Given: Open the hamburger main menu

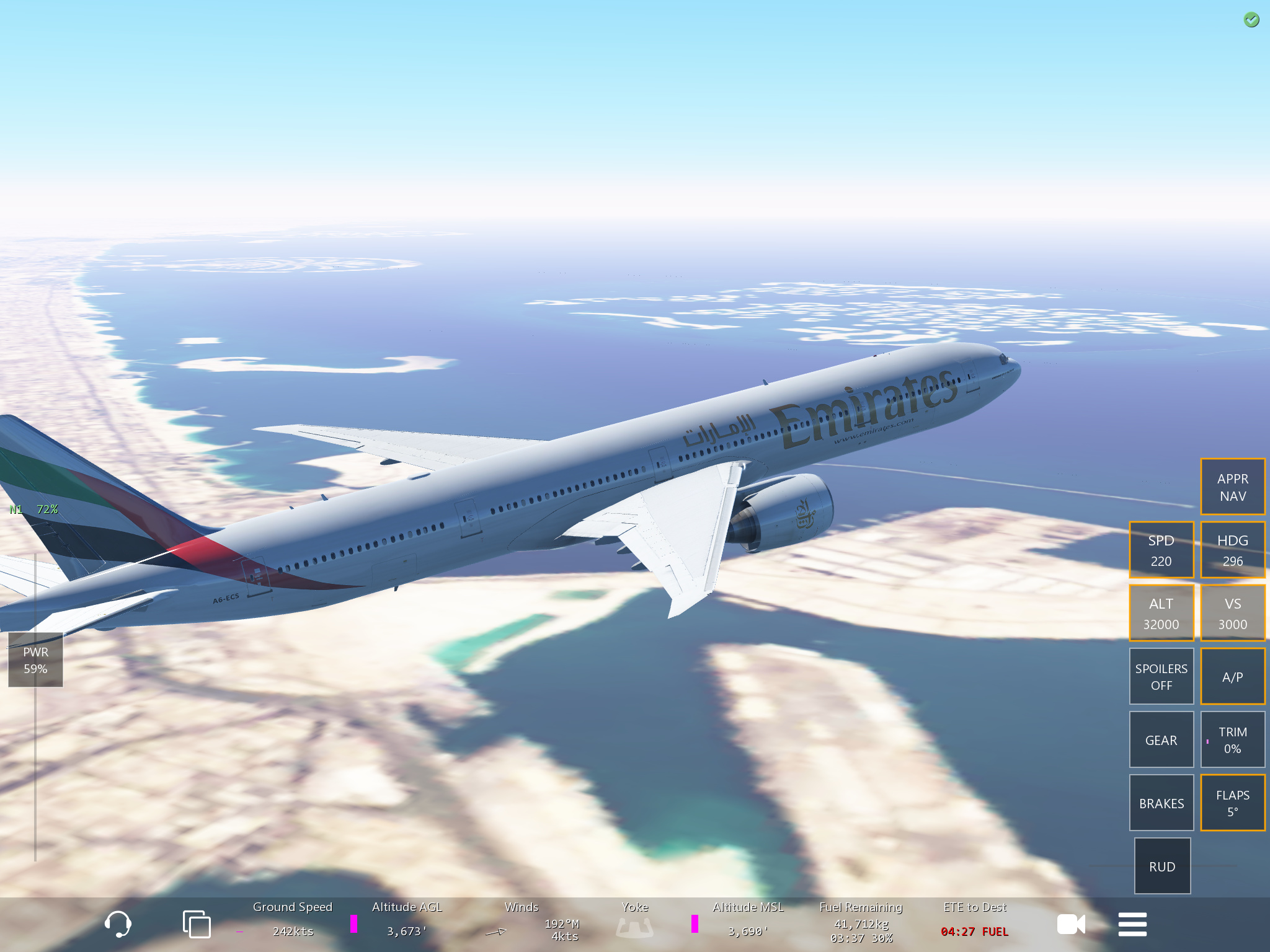Looking at the screenshot, I should pyautogui.click(x=1132, y=924).
